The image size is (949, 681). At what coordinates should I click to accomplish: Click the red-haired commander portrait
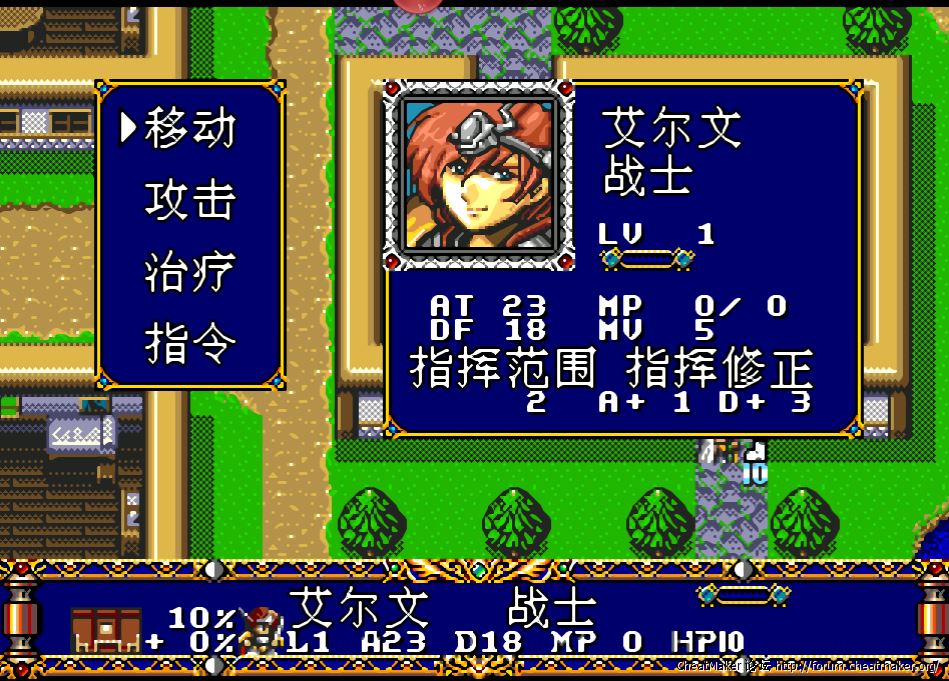[479, 176]
